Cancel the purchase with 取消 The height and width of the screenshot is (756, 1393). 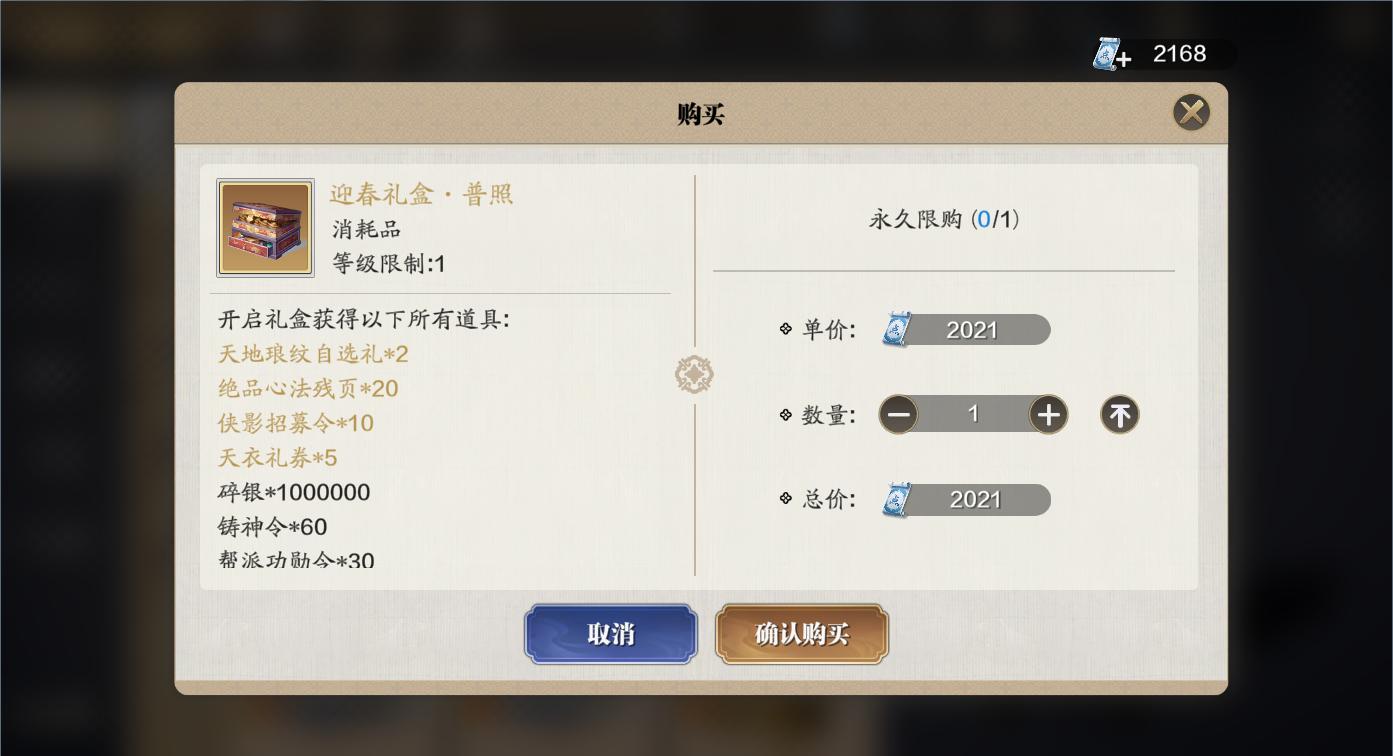pyautogui.click(x=610, y=634)
